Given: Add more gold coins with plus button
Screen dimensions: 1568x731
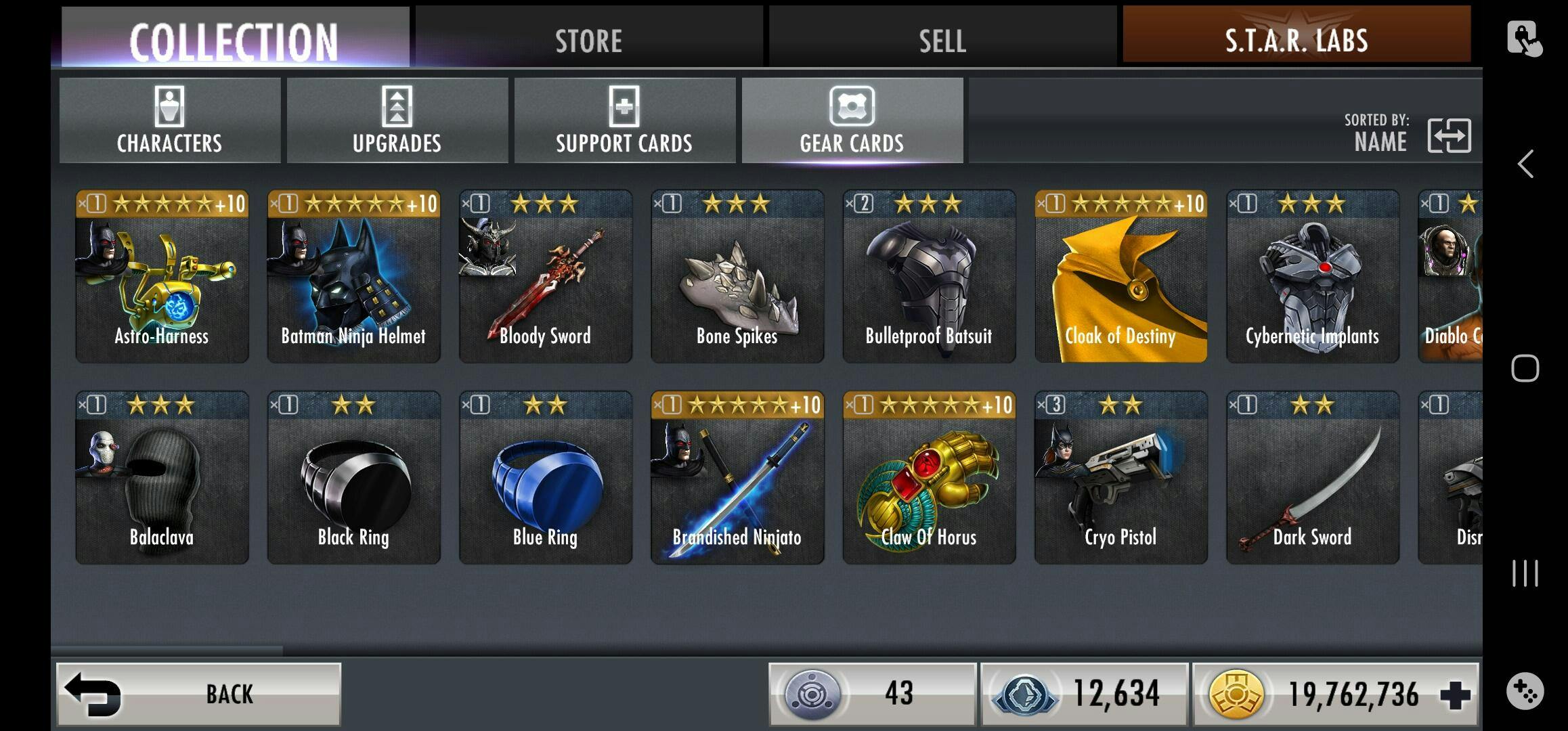Looking at the screenshot, I should coord(1455,695).
